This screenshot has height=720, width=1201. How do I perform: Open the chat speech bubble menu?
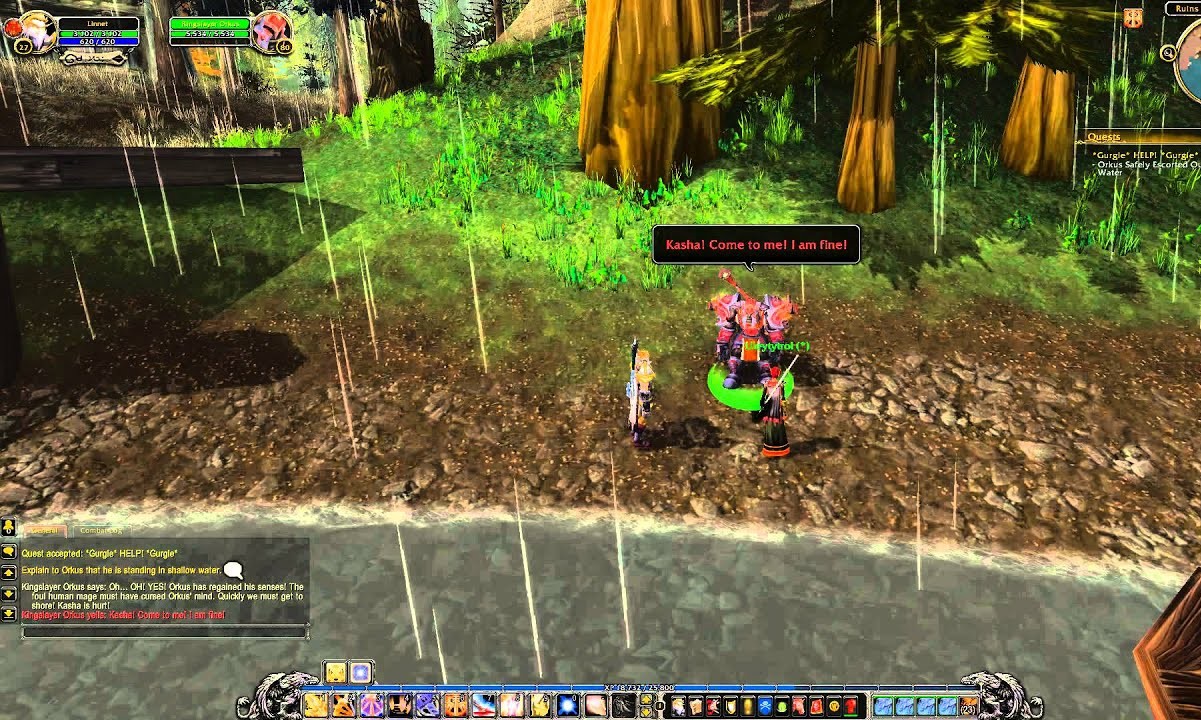(9, 550)
